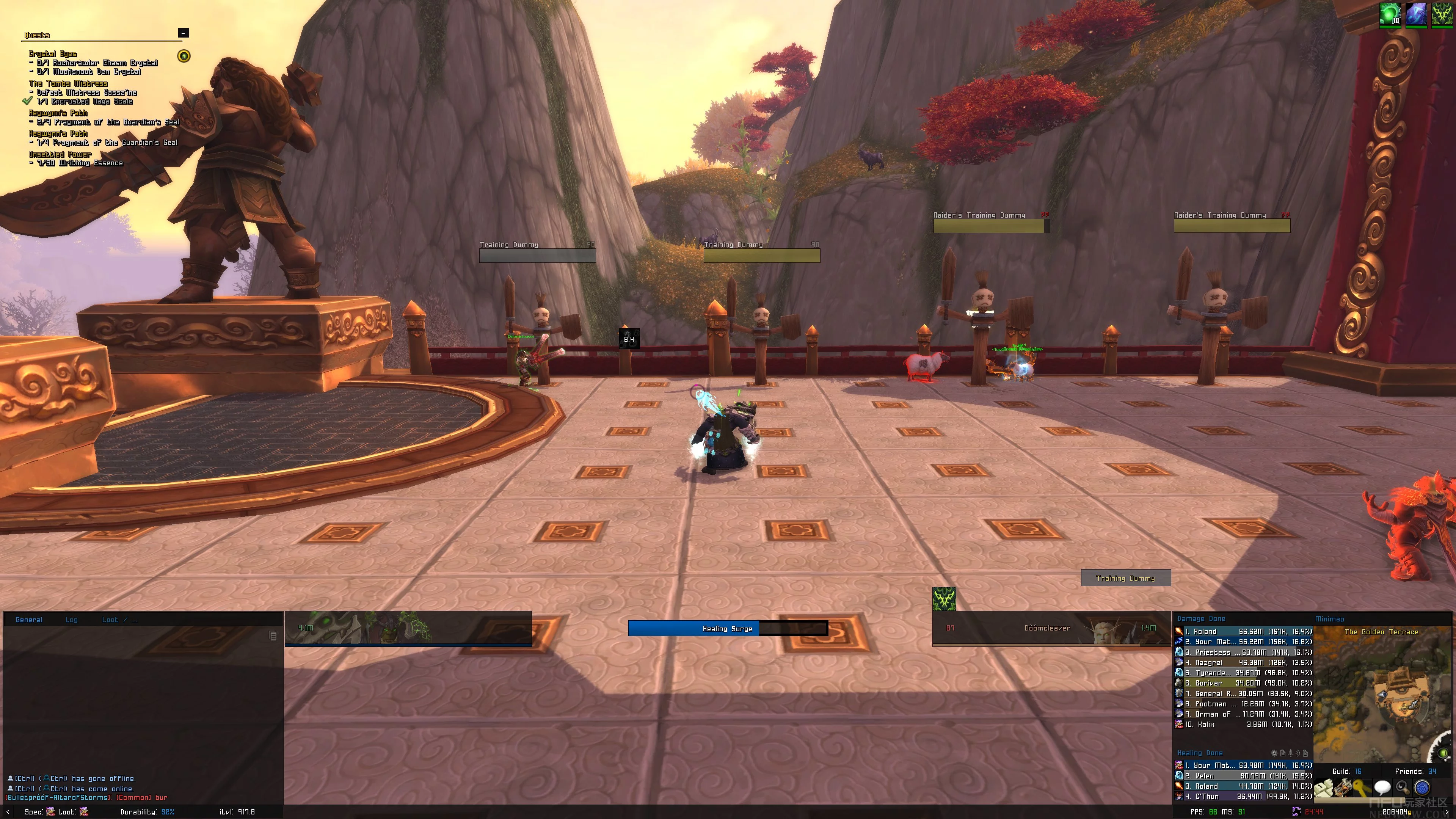The image size is (1456, 819).
Task: Click the chat copy icon in chat panel
Action: click(273, 636)
